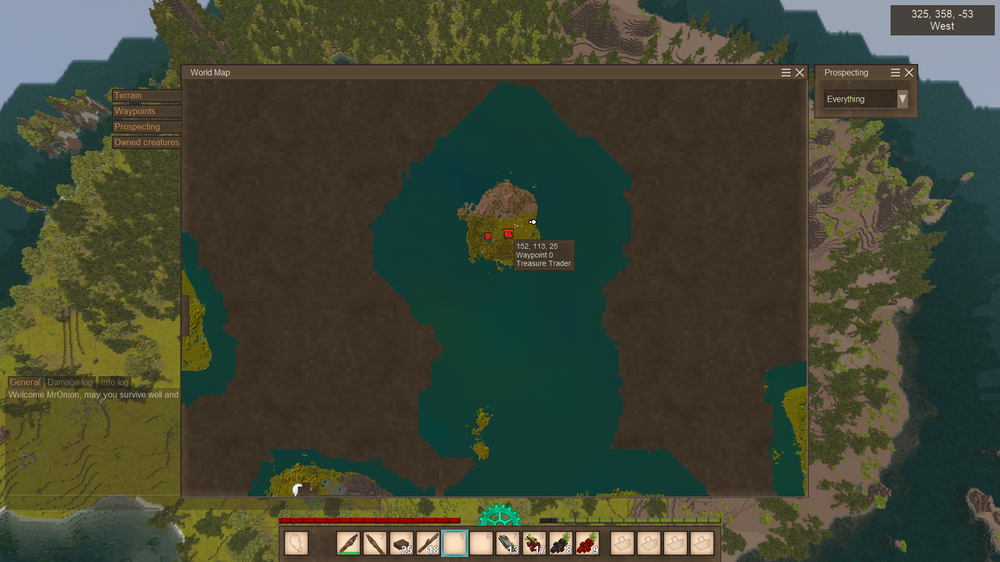This screenshot has width=1000, height=562.
Task: Toggle the Prospecting map layer
Action: pos(137,127)
